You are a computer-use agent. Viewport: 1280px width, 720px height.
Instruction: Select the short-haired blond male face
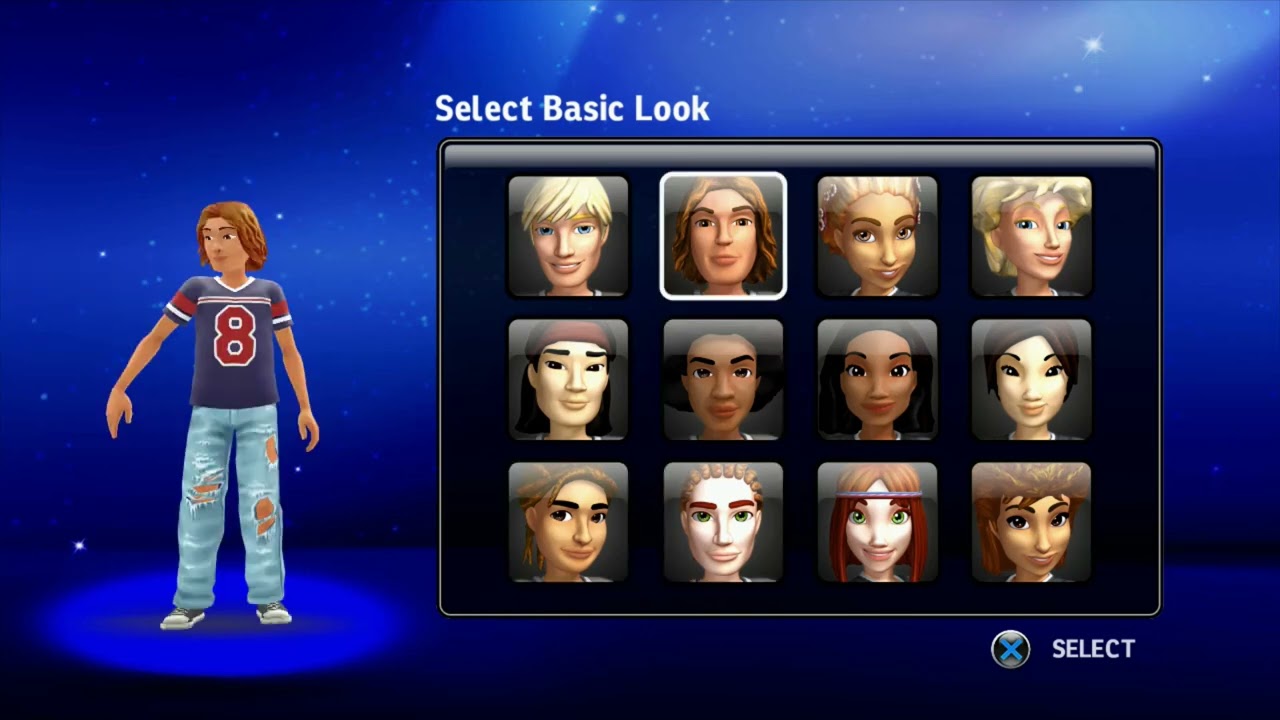click(569, 236)
